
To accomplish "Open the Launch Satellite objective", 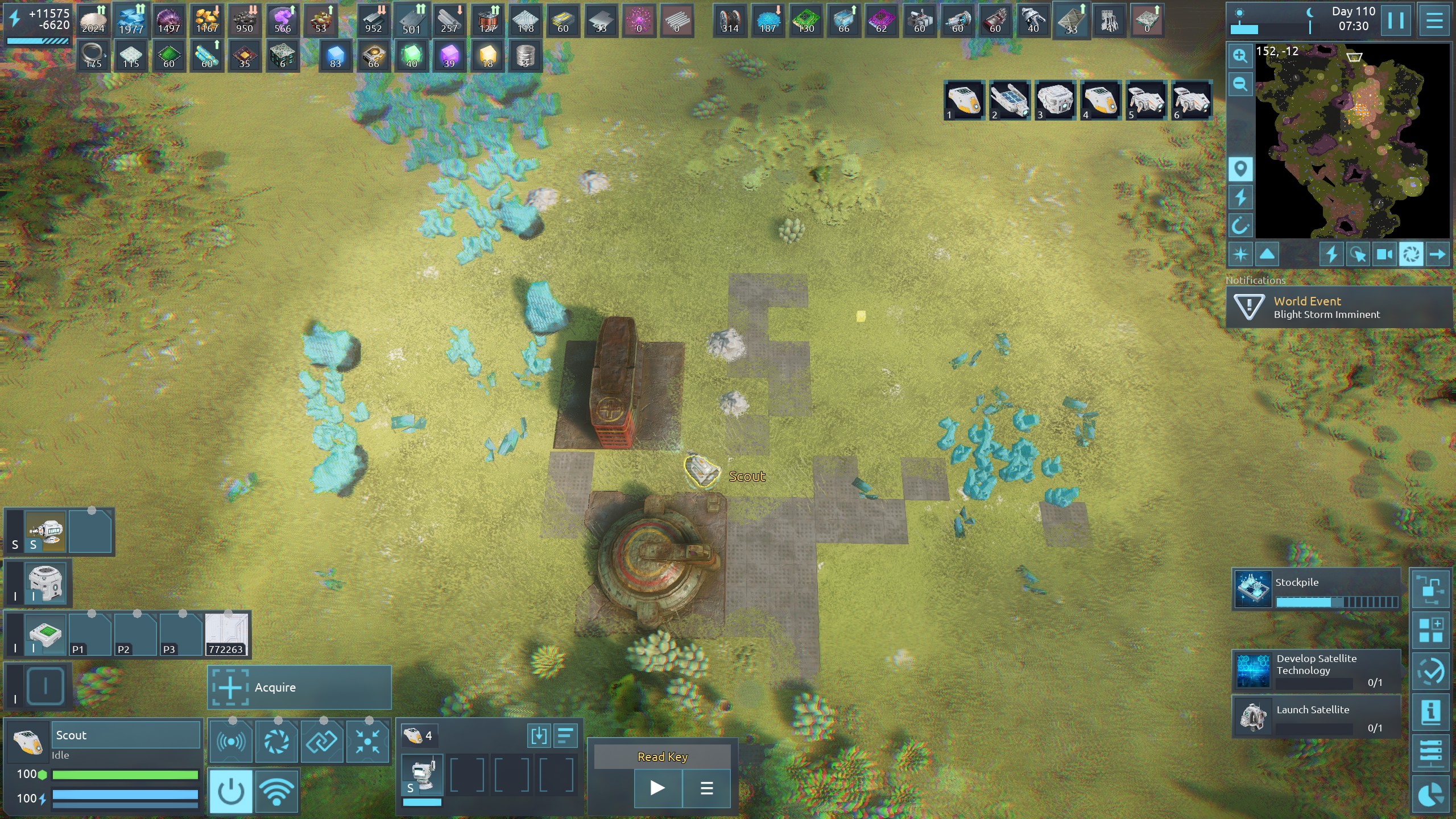I will click(1316, 717).
